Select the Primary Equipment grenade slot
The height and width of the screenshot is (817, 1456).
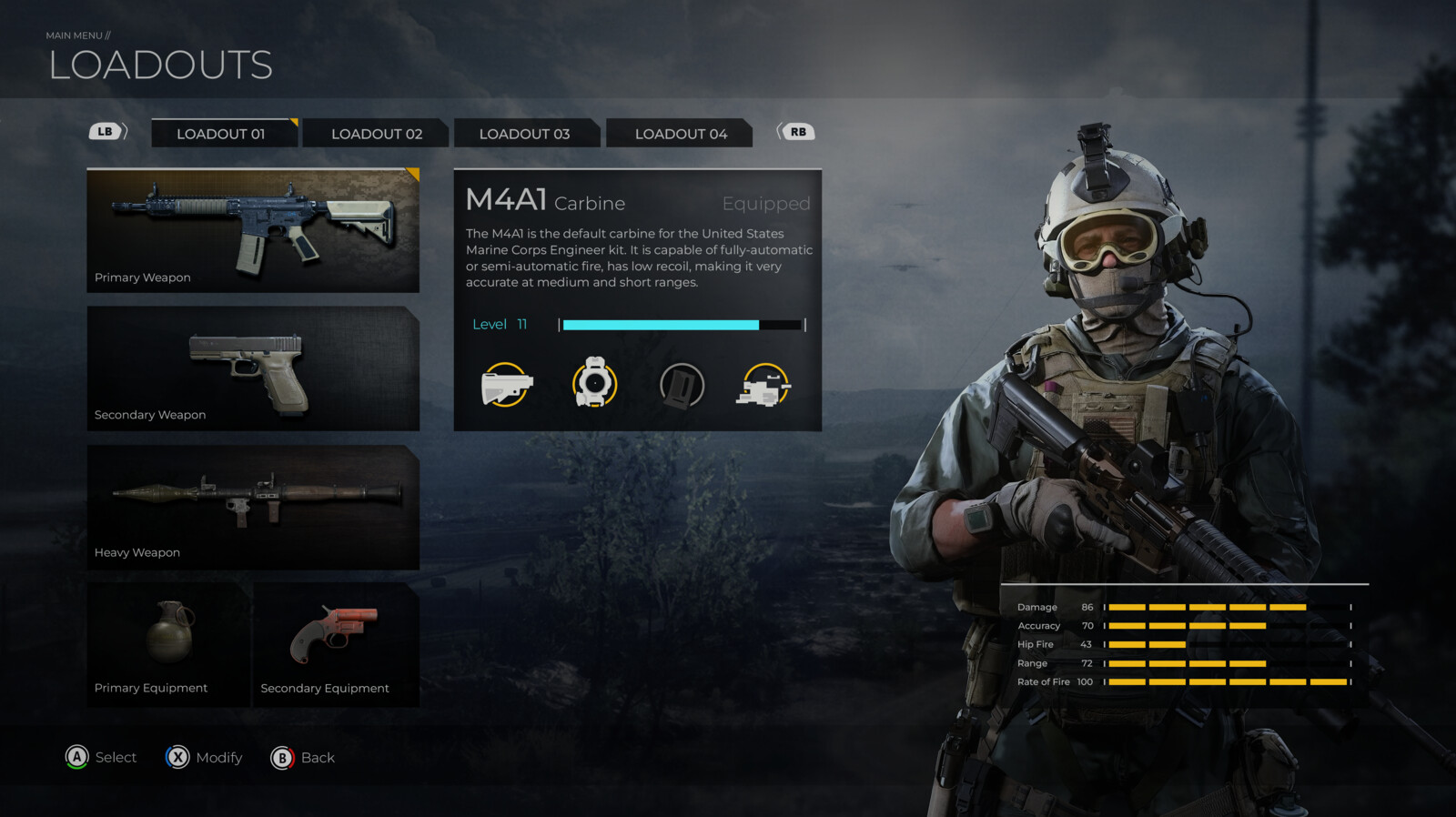click(x=168, y=644)
